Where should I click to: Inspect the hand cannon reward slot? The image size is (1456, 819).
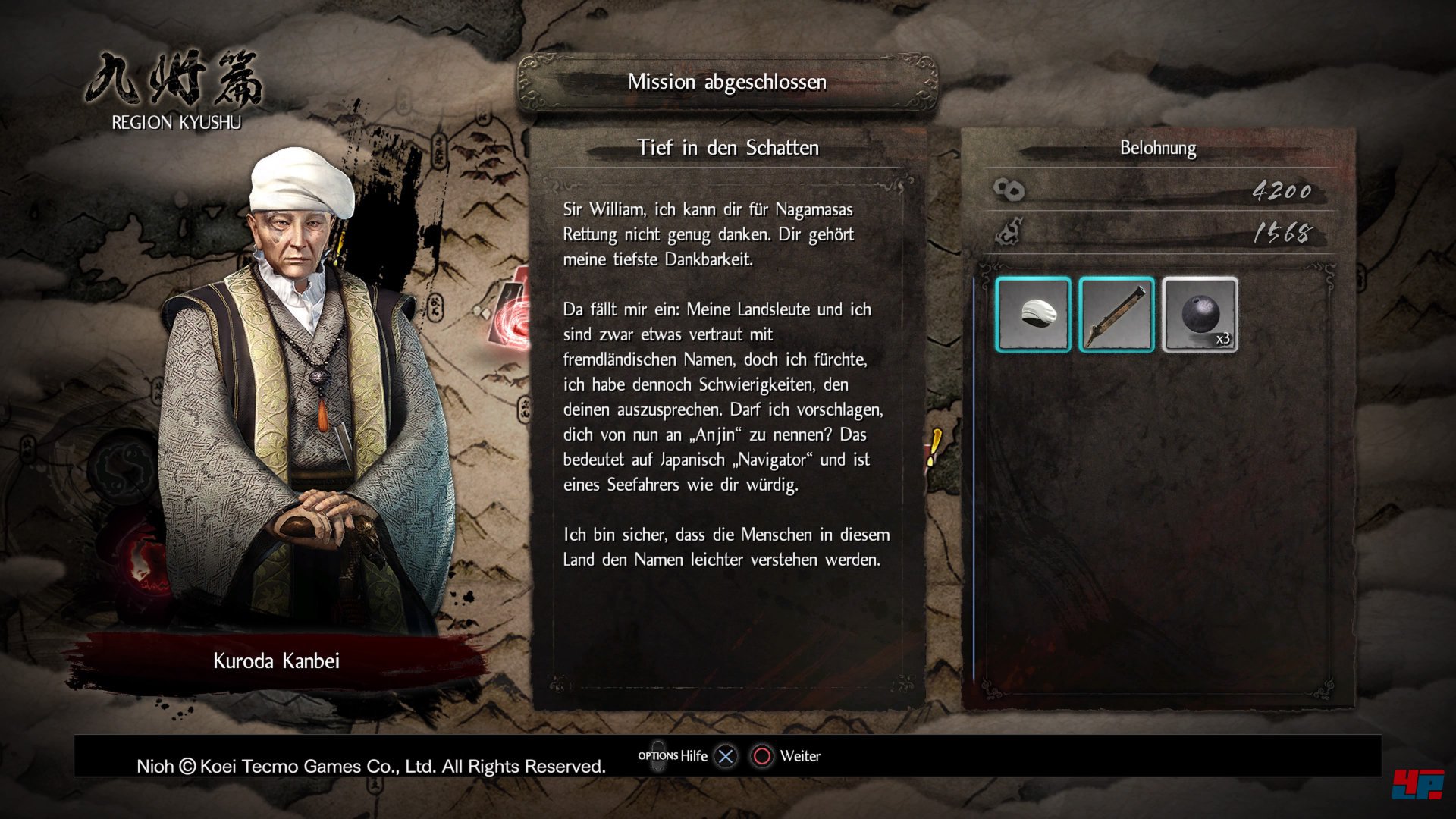point(1116,314)
